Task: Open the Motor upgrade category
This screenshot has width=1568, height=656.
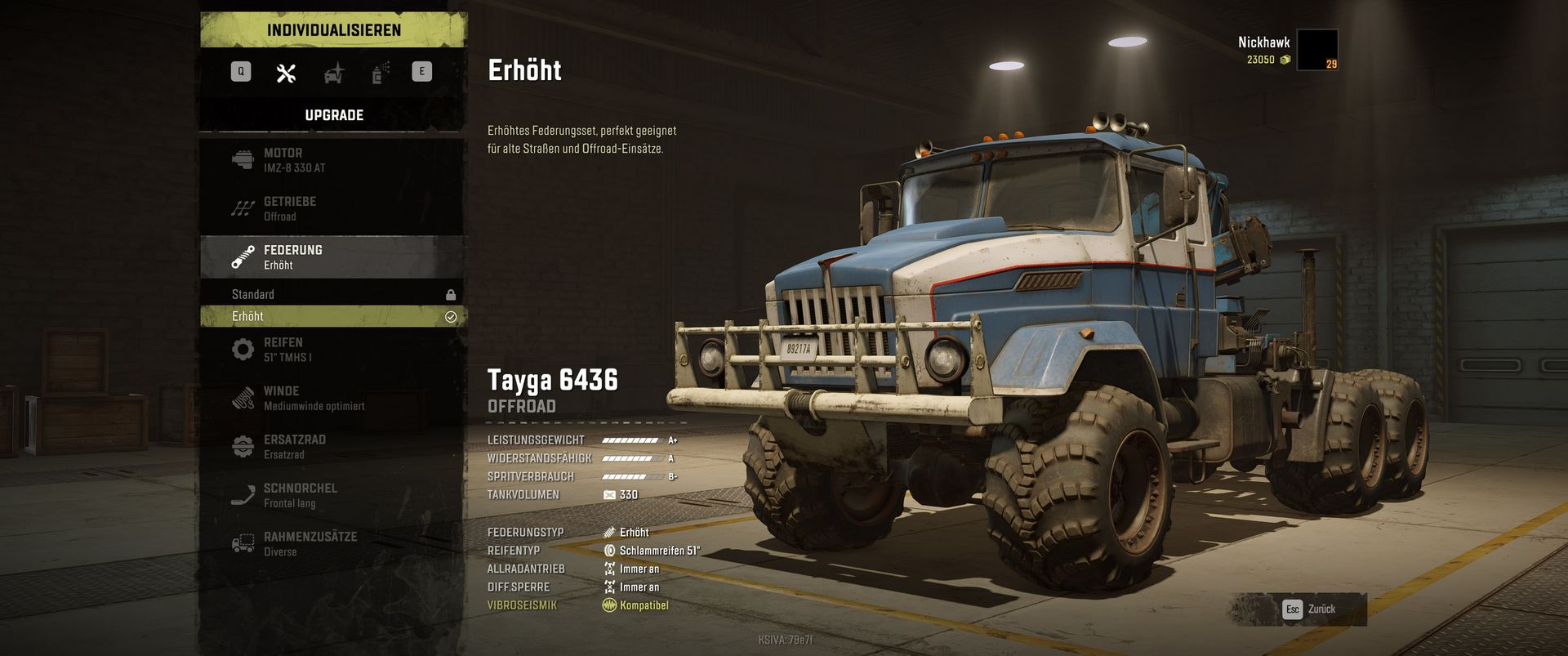Action: 333,160
